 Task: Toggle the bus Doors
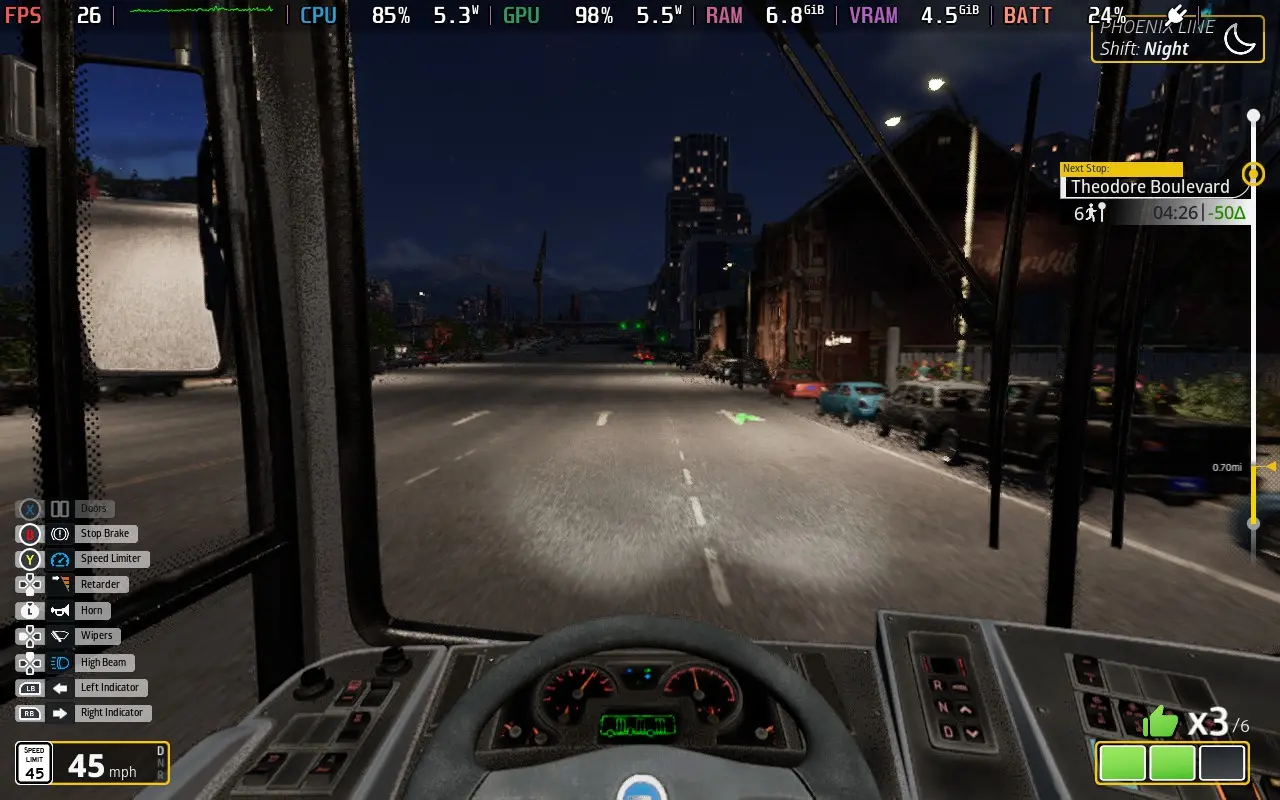coord(94,508)
